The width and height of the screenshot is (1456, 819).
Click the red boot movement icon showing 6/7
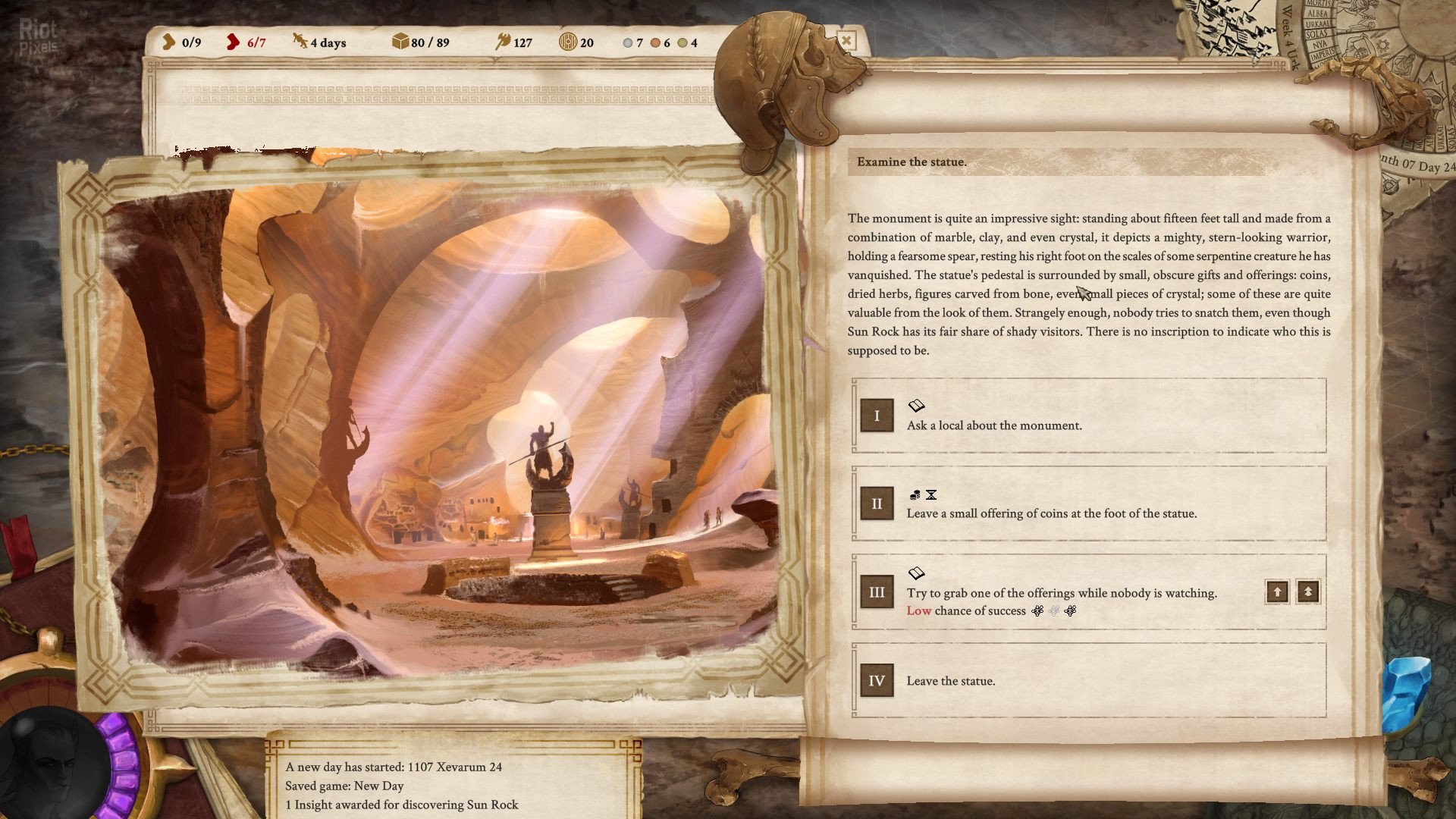click(231, 43)
